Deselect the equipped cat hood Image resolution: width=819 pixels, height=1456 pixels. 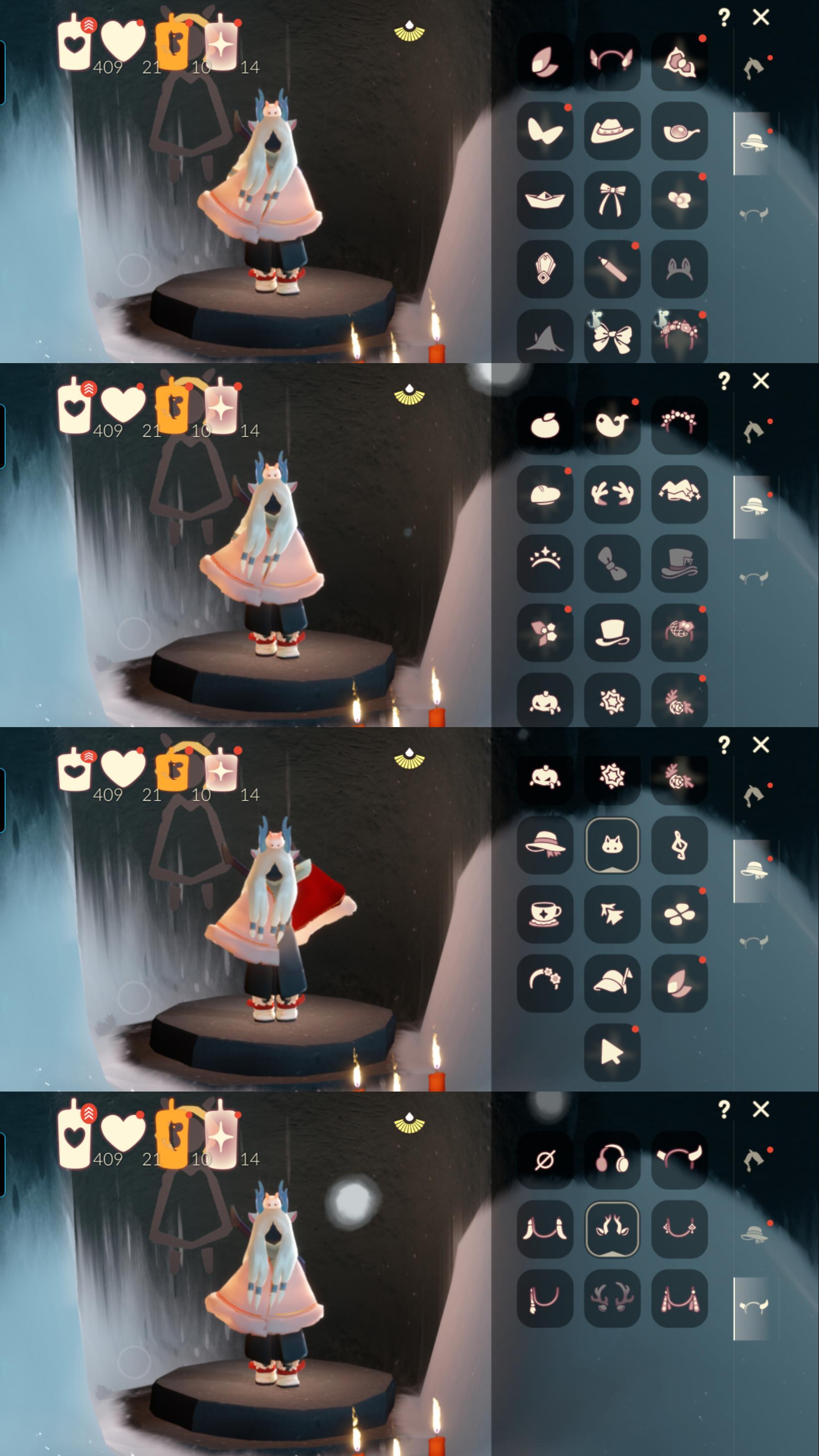[x=612, y=844]
